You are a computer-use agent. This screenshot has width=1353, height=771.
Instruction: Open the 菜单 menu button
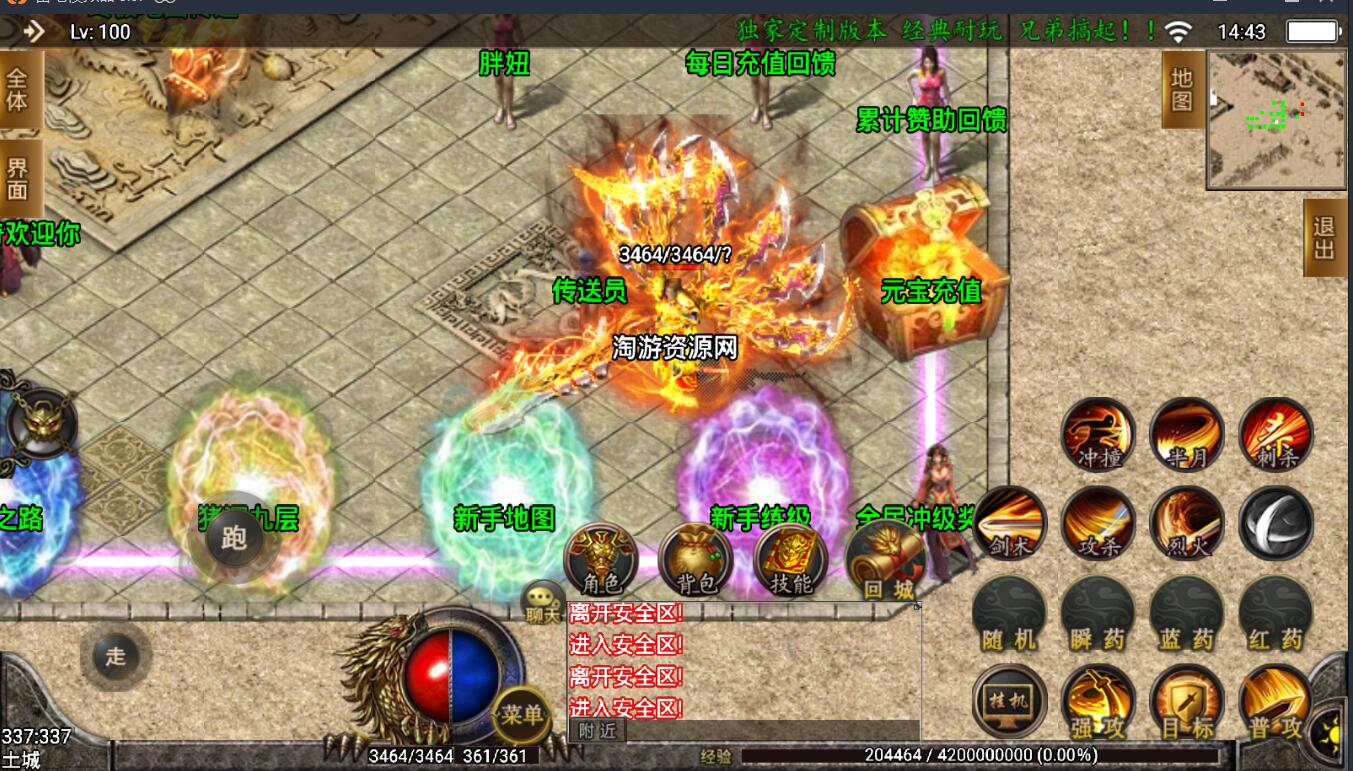click(522, 714)
